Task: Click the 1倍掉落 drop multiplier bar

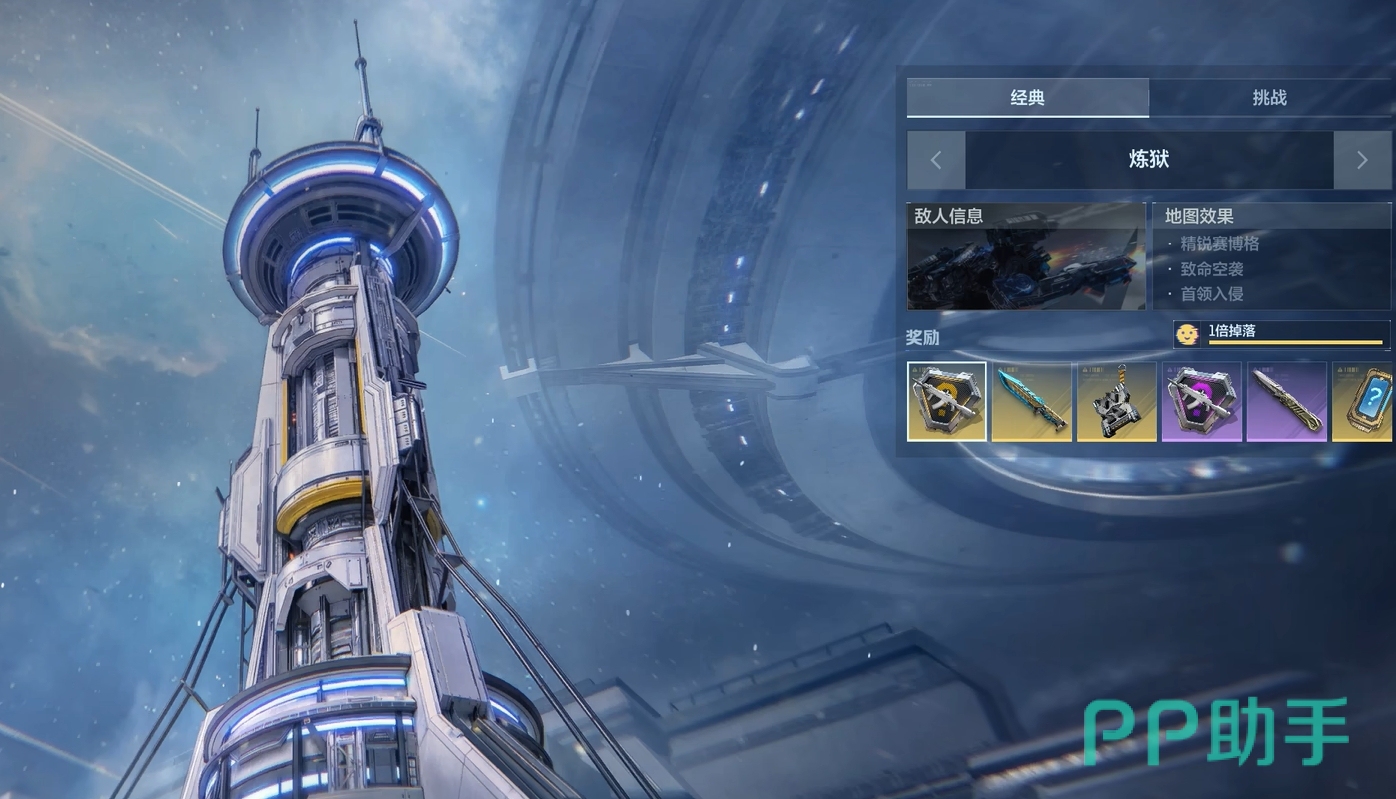Action: [x=1282, y=334]
